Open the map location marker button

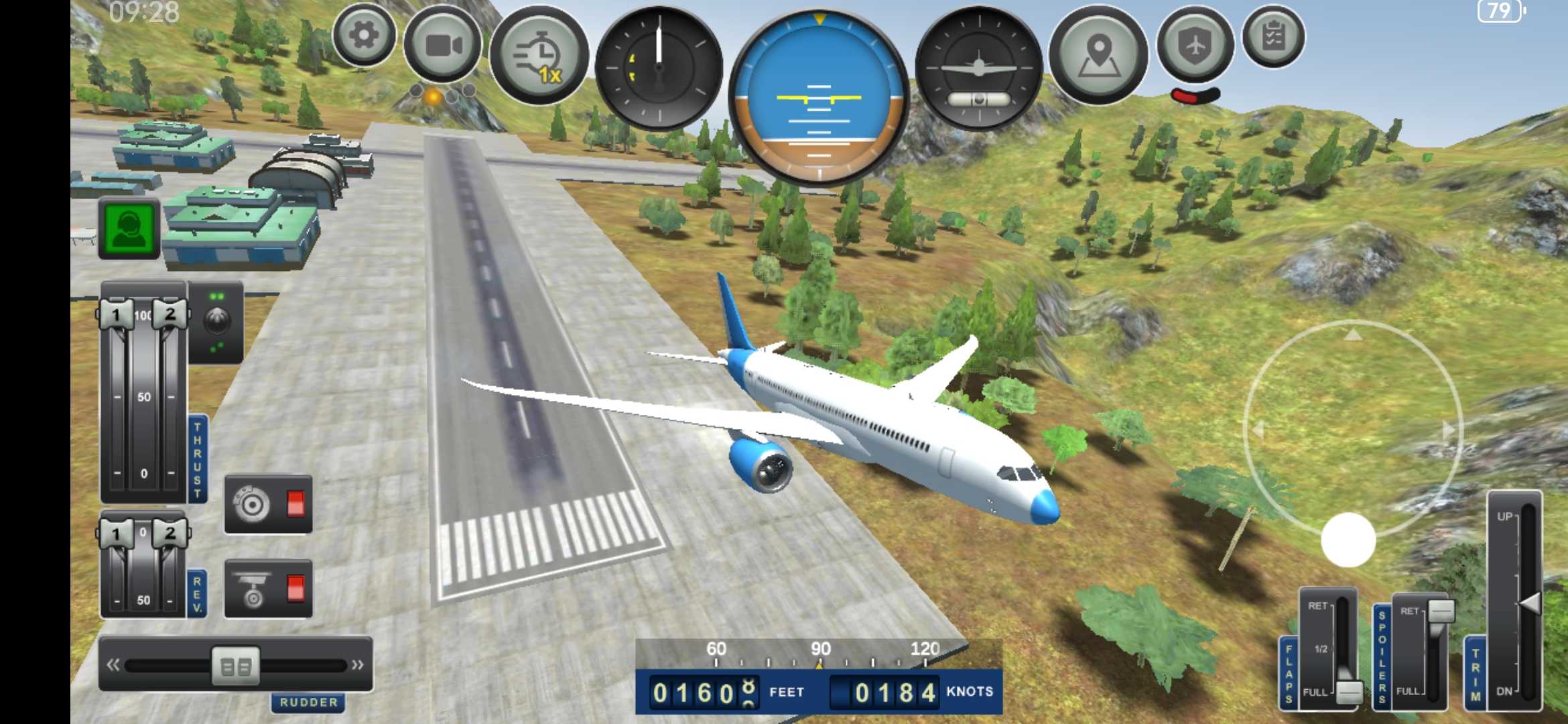tap(1098, 55)
